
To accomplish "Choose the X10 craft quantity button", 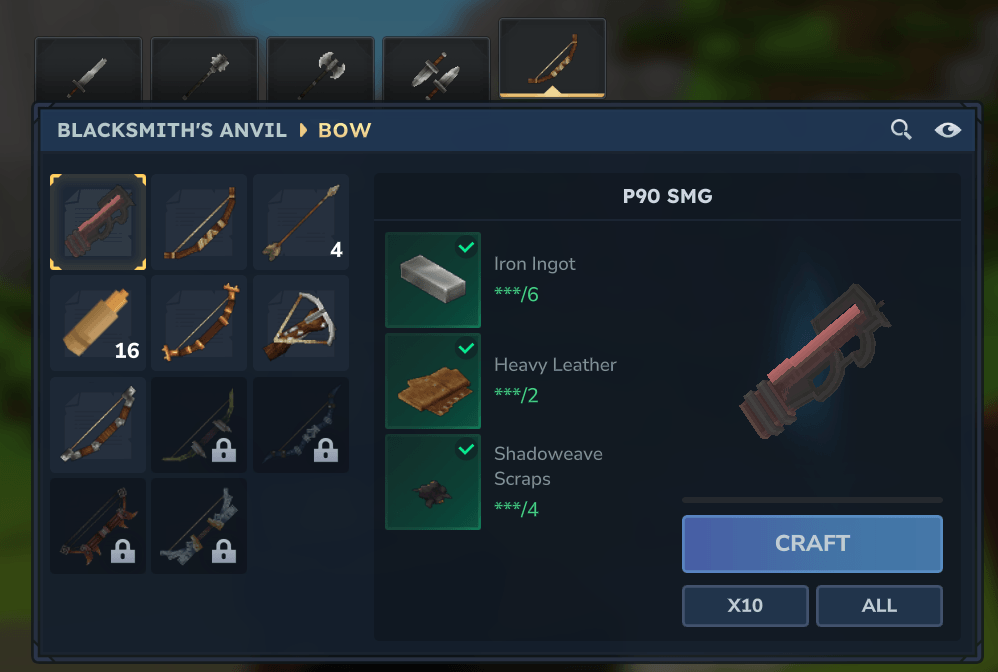I will (x=745, y=605).
